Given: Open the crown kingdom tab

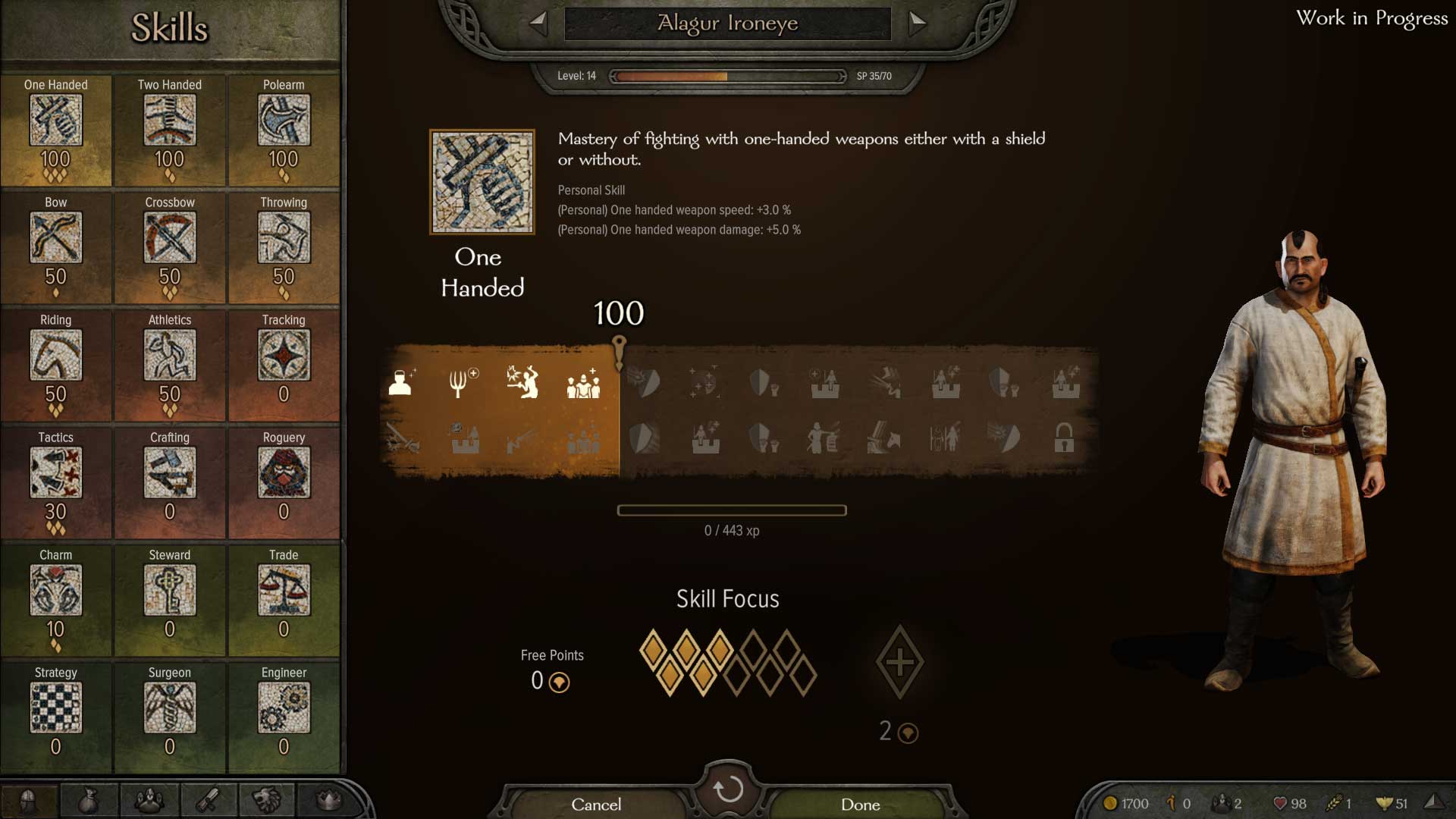Looking at the screenshot, I should tap(328, 800).
